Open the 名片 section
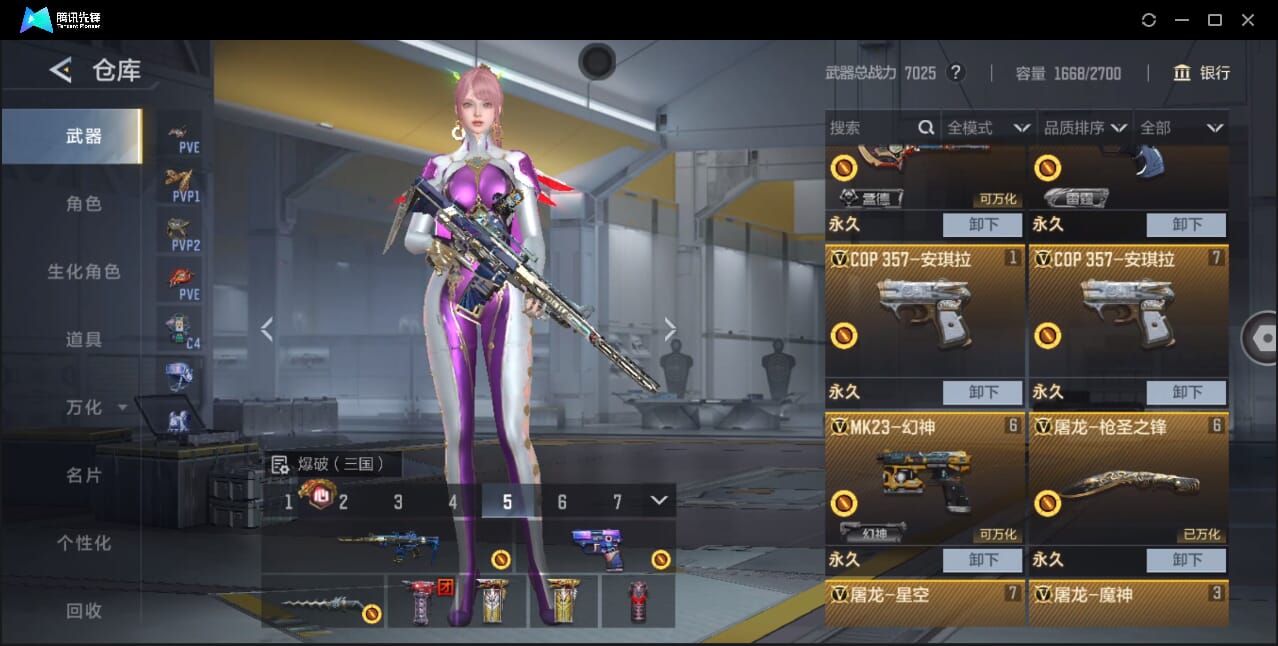The width and height of the screenshot is (1278, 646). (x=84, y=476)
